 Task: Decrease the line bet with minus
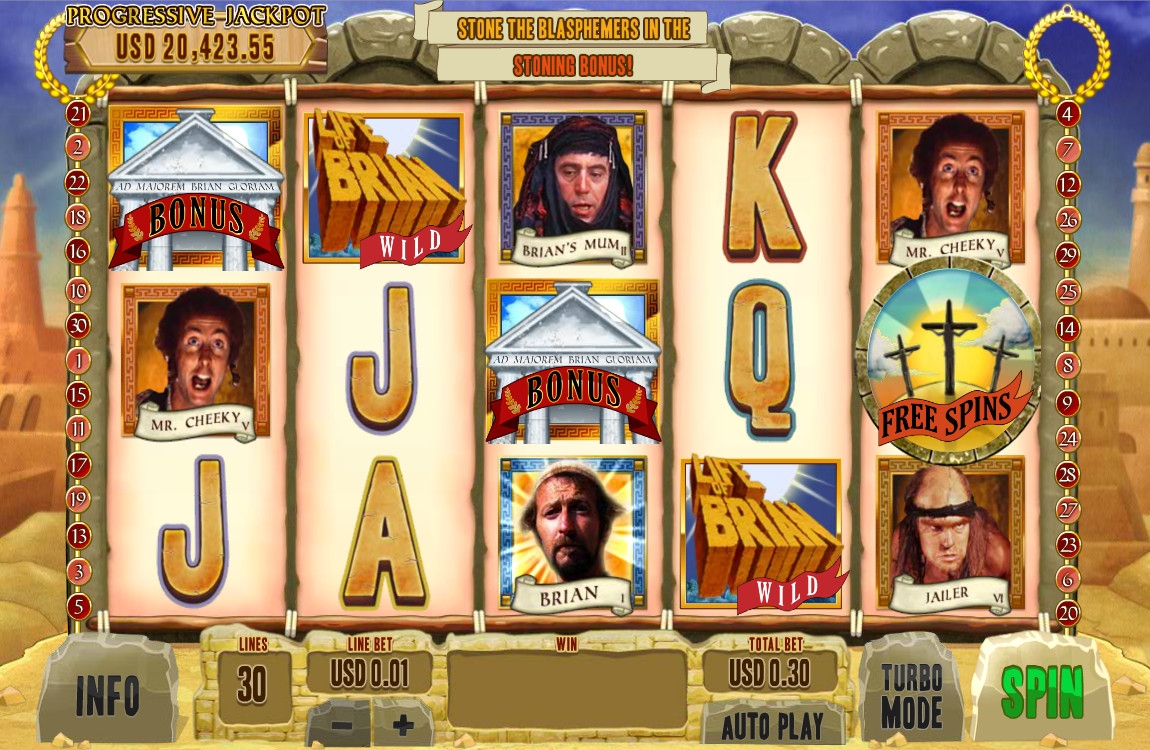click(341, 724)
